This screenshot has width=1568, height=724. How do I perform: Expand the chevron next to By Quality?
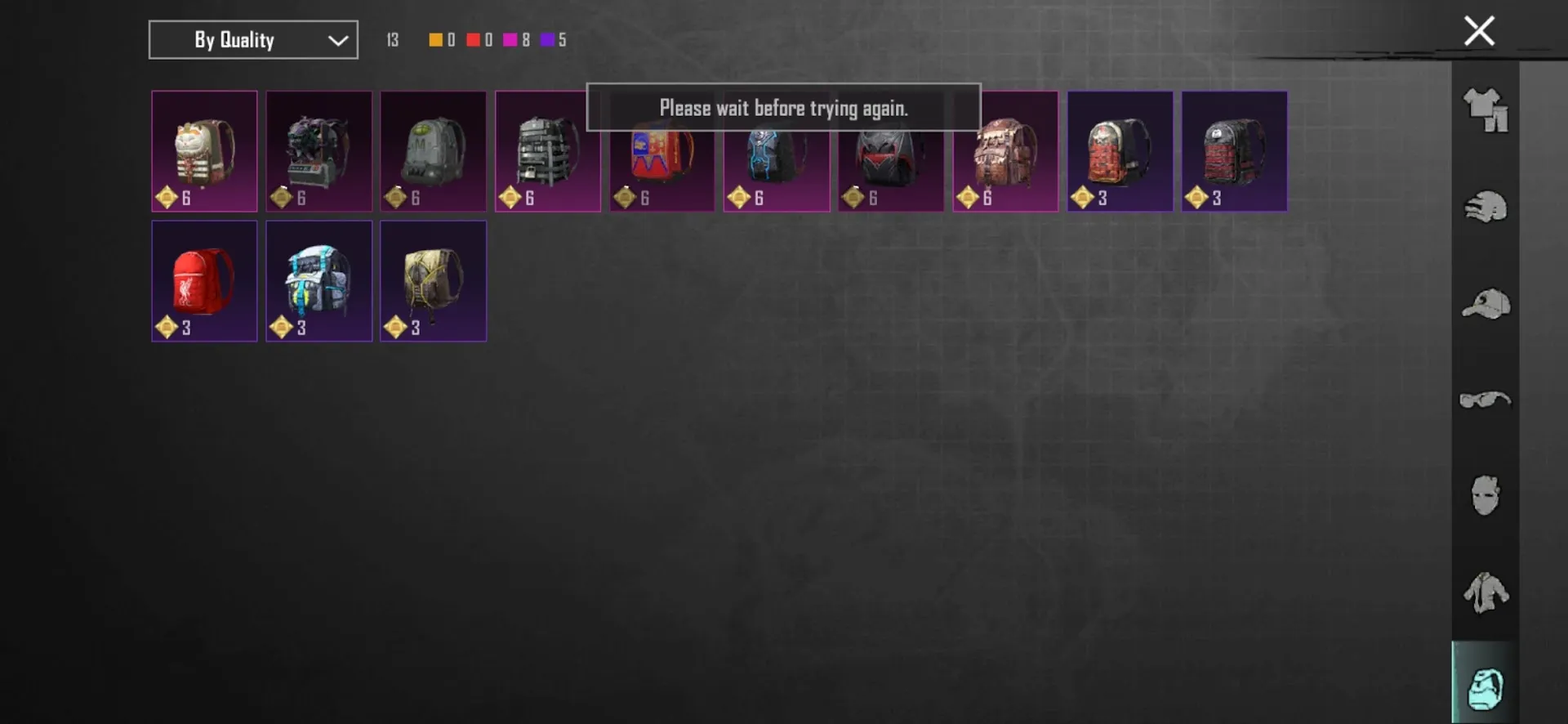click(337, 39)
